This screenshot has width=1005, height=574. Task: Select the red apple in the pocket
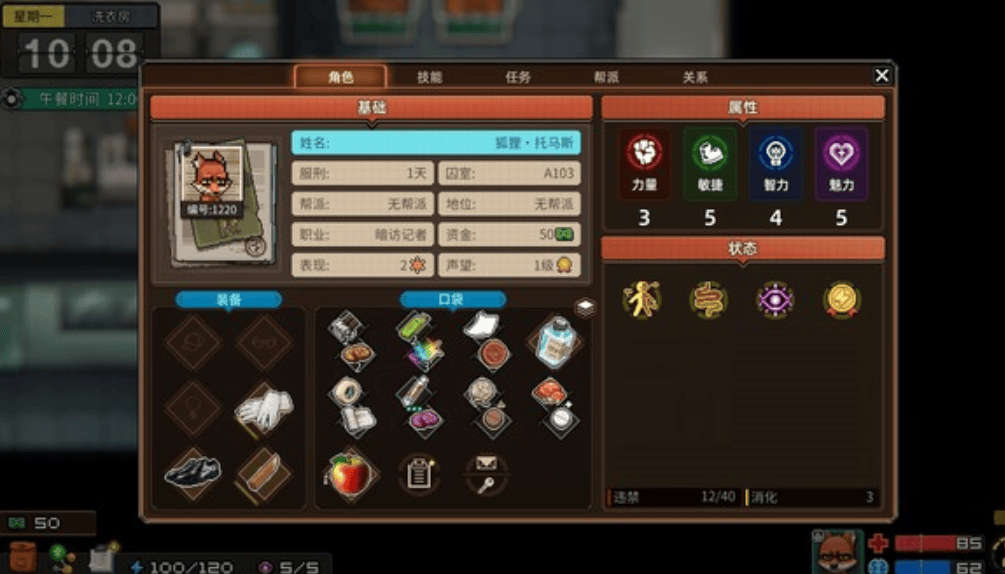pos(350,473)
